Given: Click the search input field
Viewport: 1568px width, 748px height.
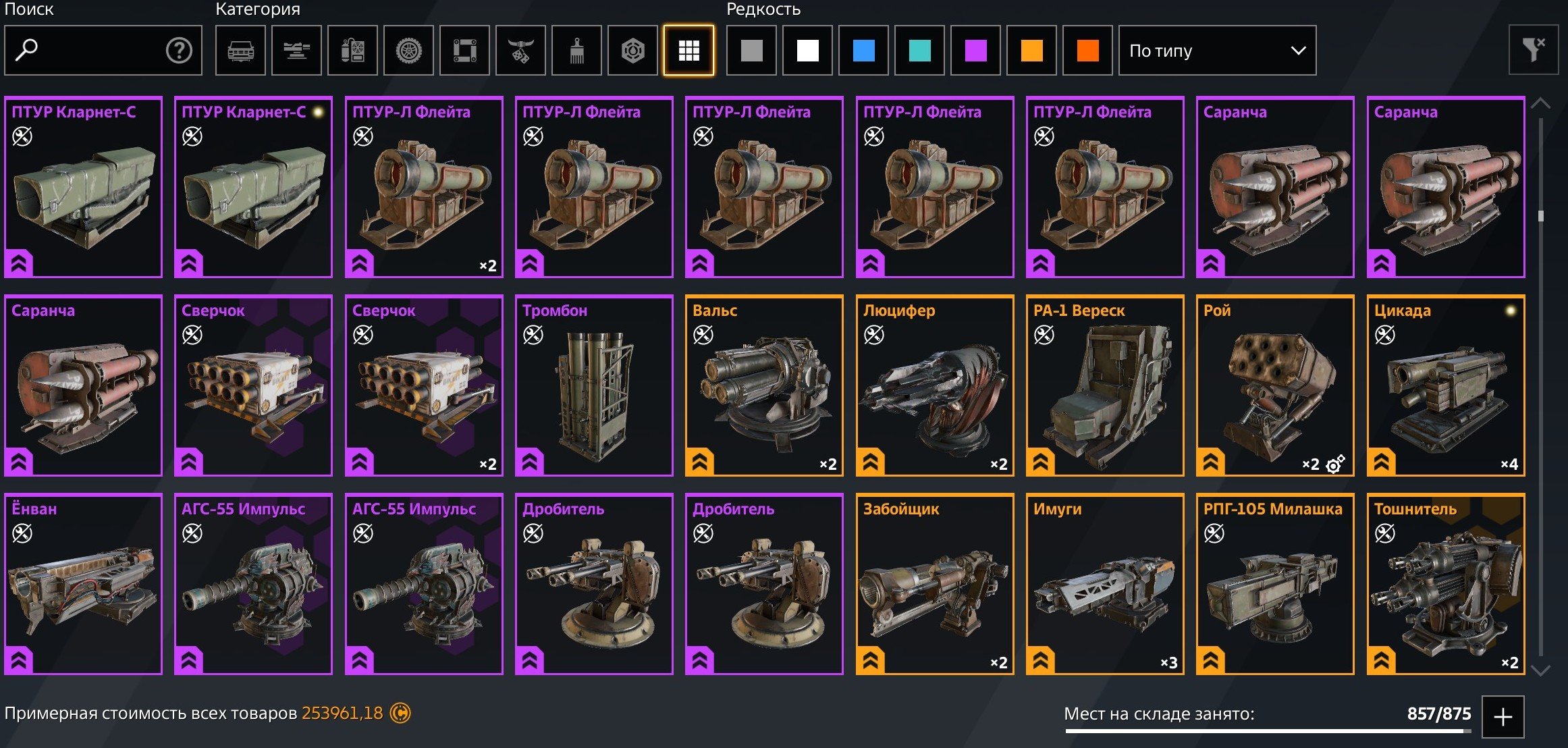Looking at the screenshot, I should click(x=94, y=51).
